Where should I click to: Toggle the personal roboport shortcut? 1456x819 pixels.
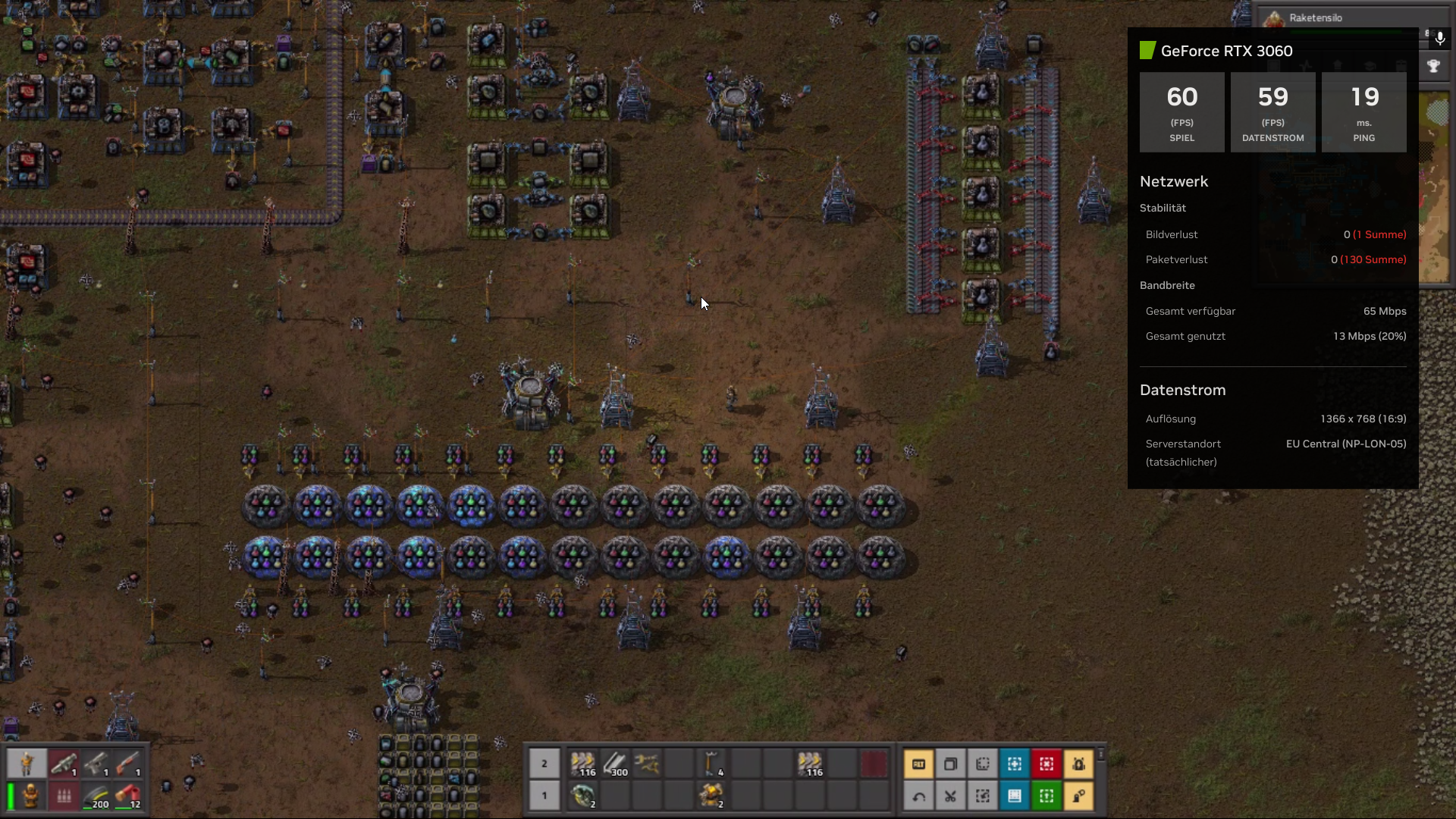click(x=1078, y=764)
